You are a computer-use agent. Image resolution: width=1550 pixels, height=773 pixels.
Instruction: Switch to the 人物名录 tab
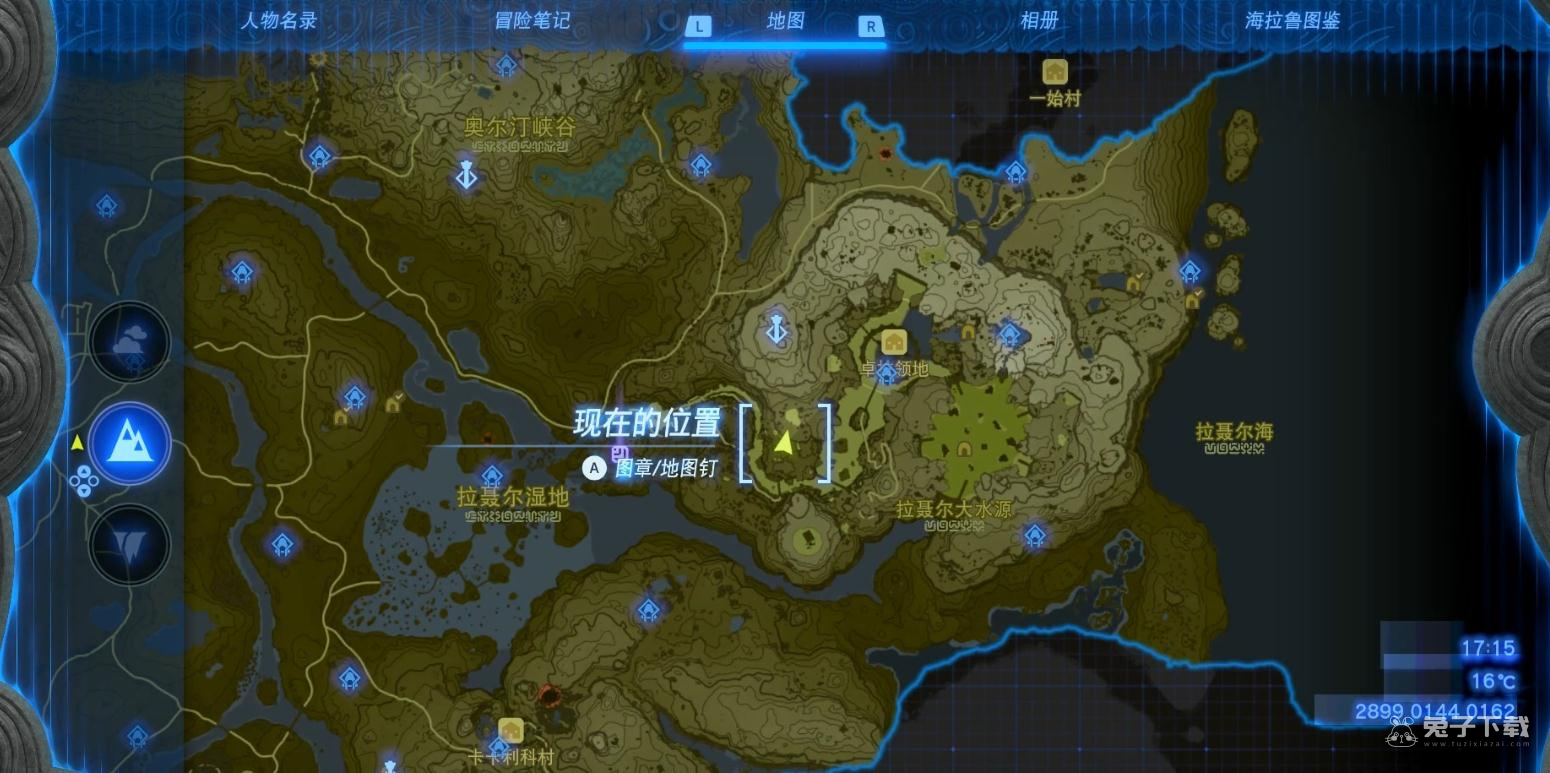(279, 21)
